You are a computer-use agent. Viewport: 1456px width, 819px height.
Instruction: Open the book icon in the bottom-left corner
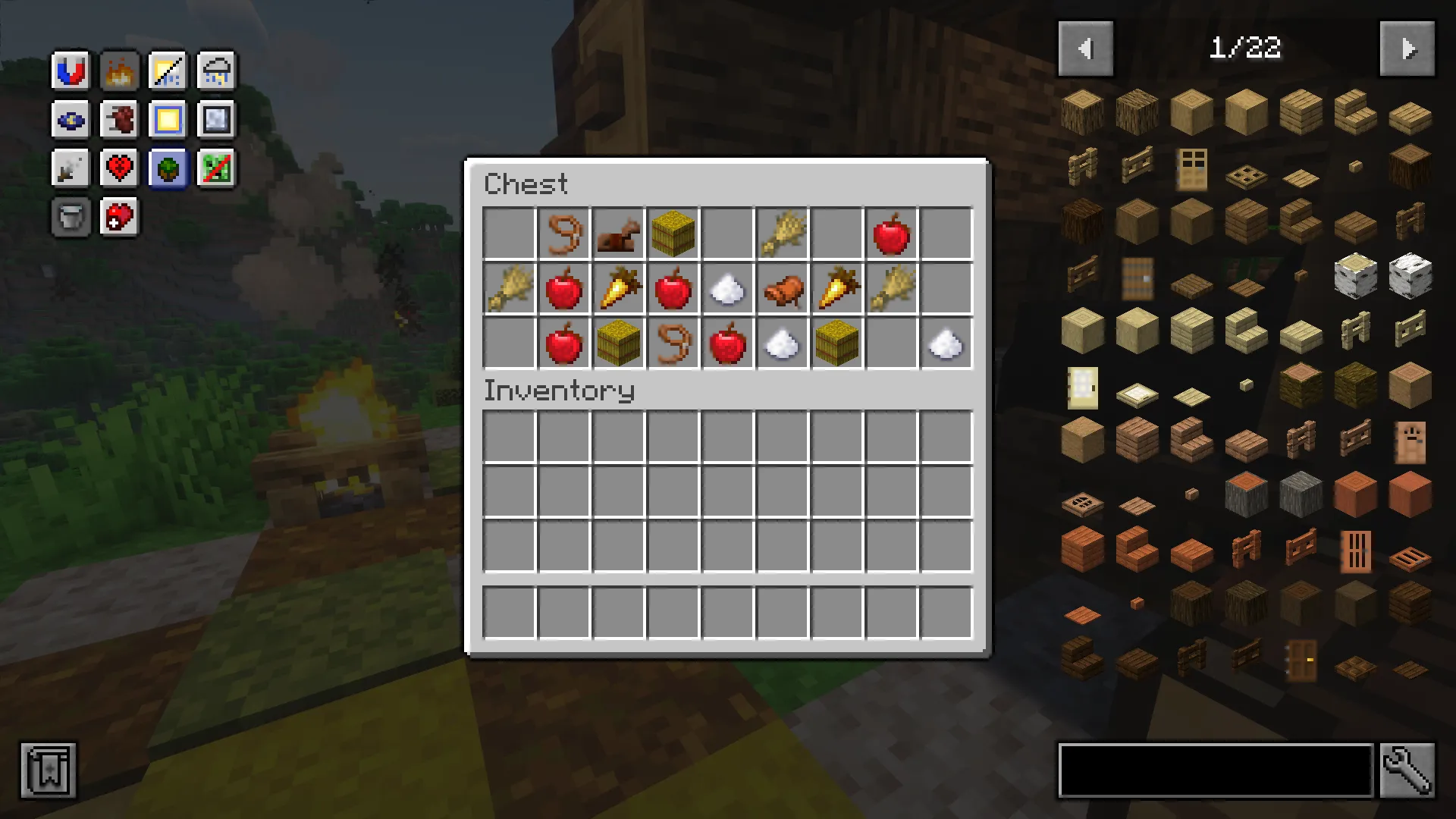coord(48,770)
